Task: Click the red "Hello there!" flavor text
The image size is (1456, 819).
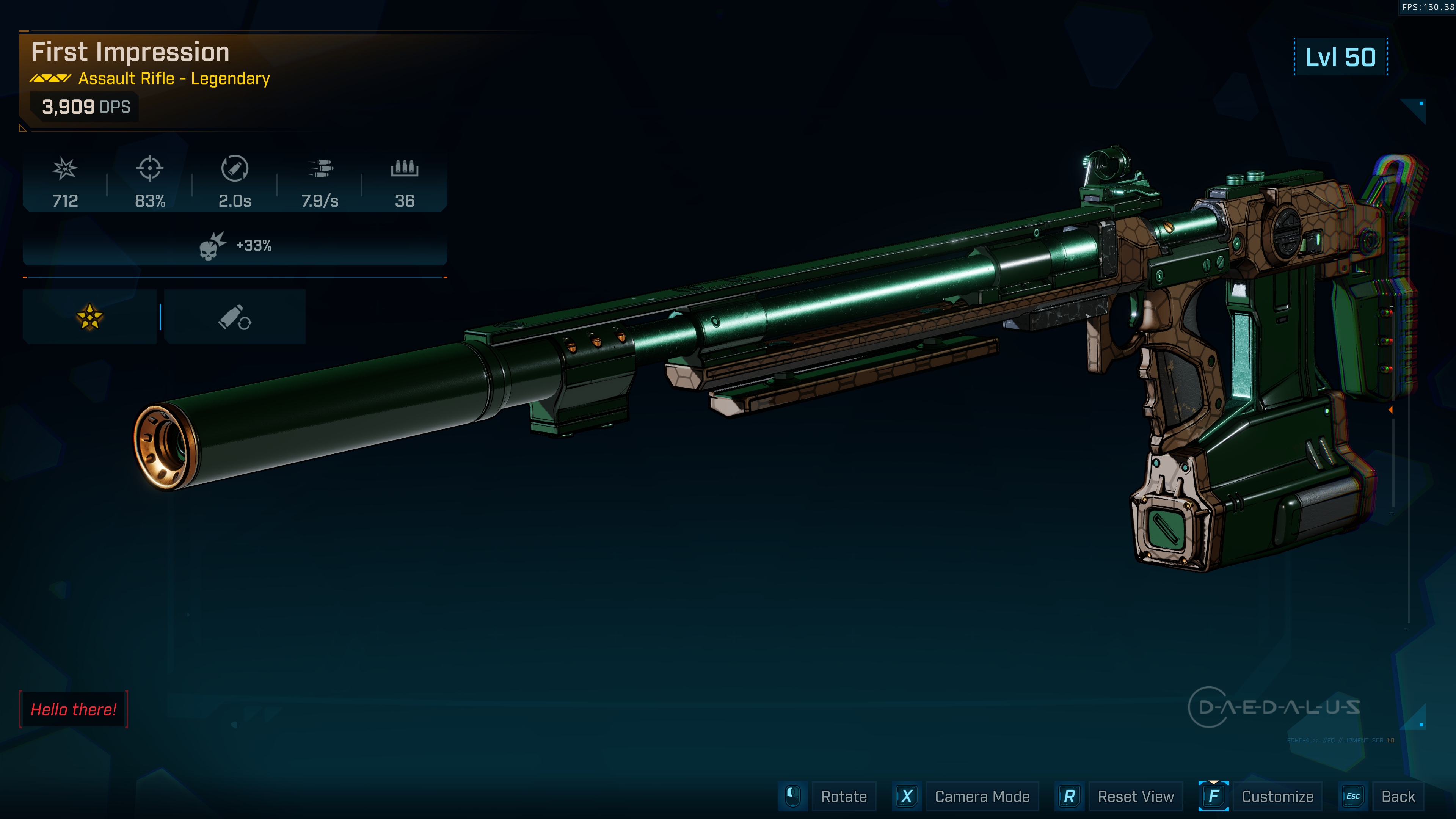Action: click(74, 709)
